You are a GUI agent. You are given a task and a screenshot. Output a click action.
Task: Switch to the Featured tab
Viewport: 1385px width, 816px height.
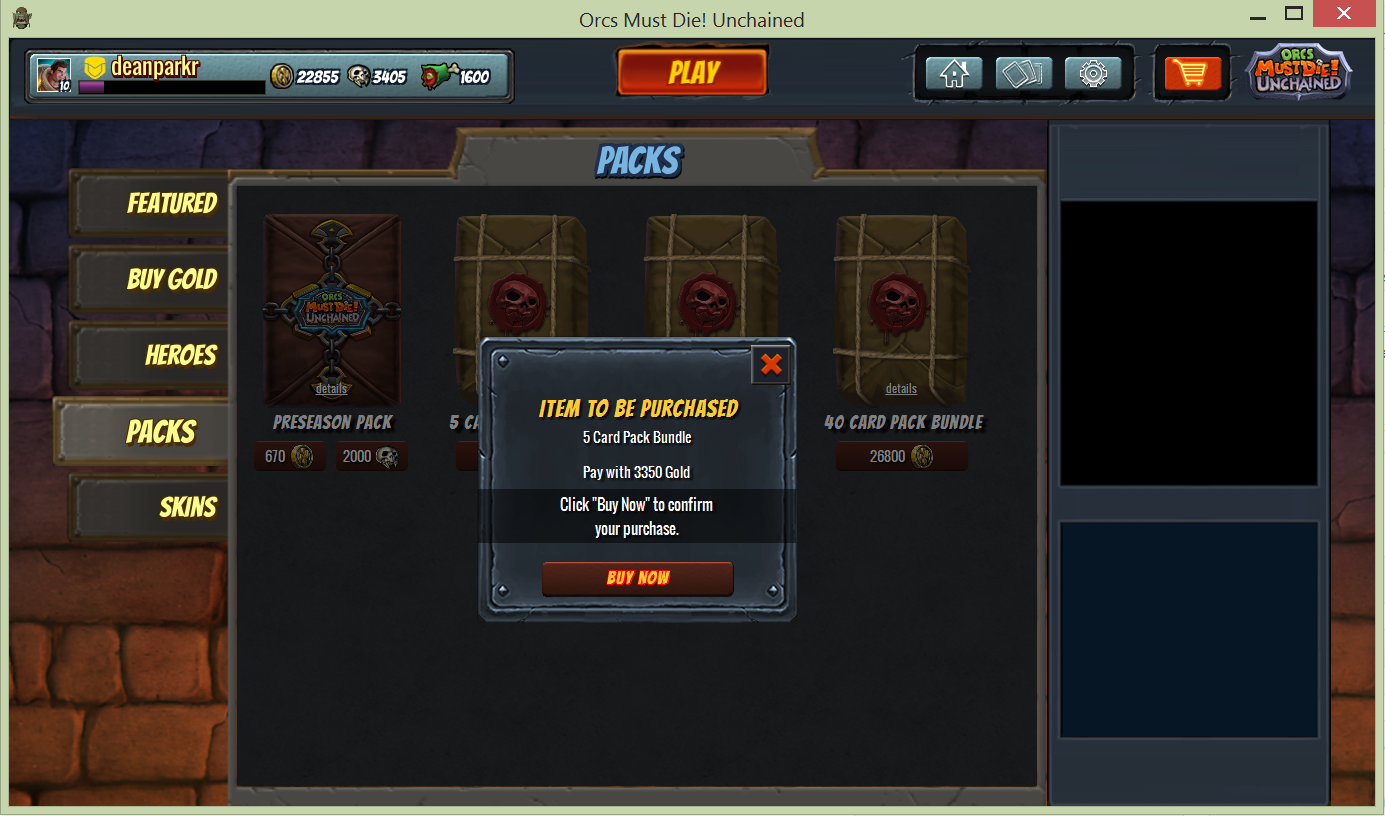[171, 204]
